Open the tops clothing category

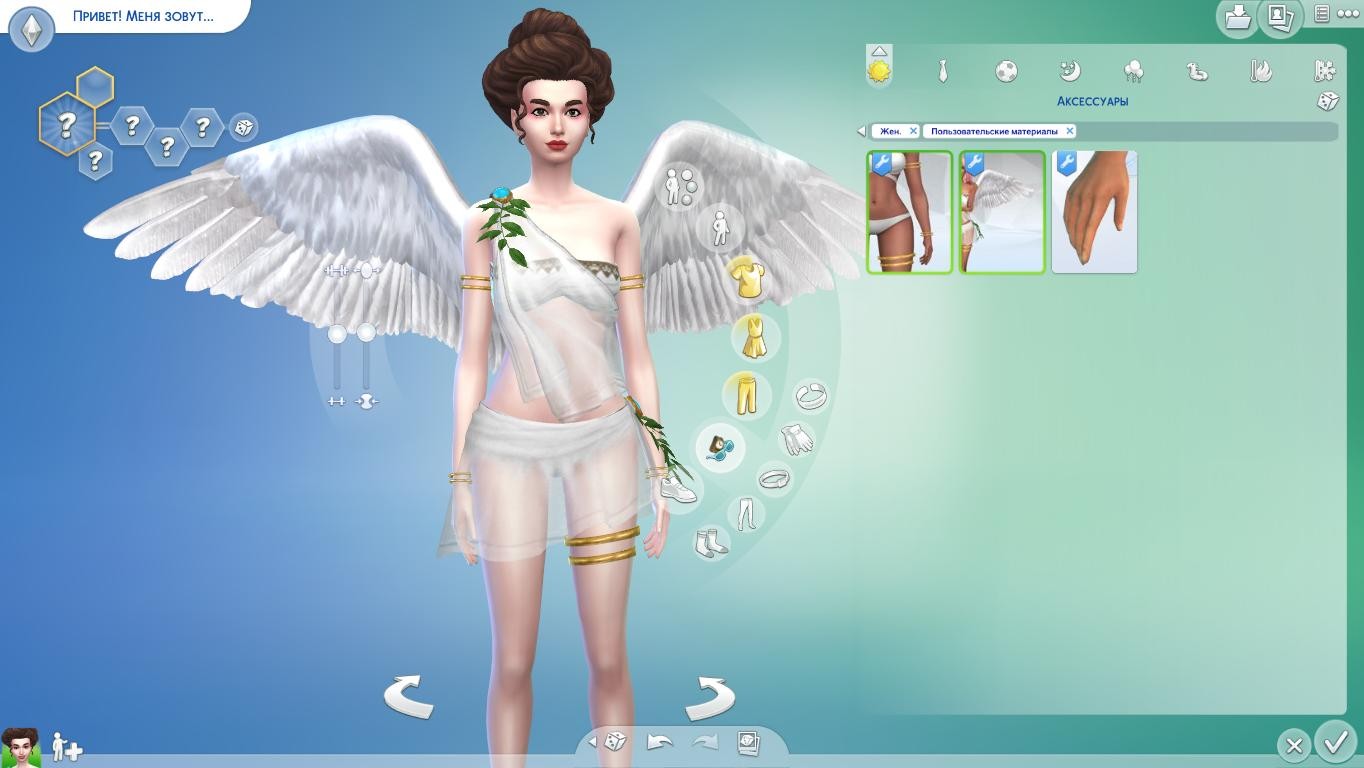pyautogui.click(x=747, y=280)
